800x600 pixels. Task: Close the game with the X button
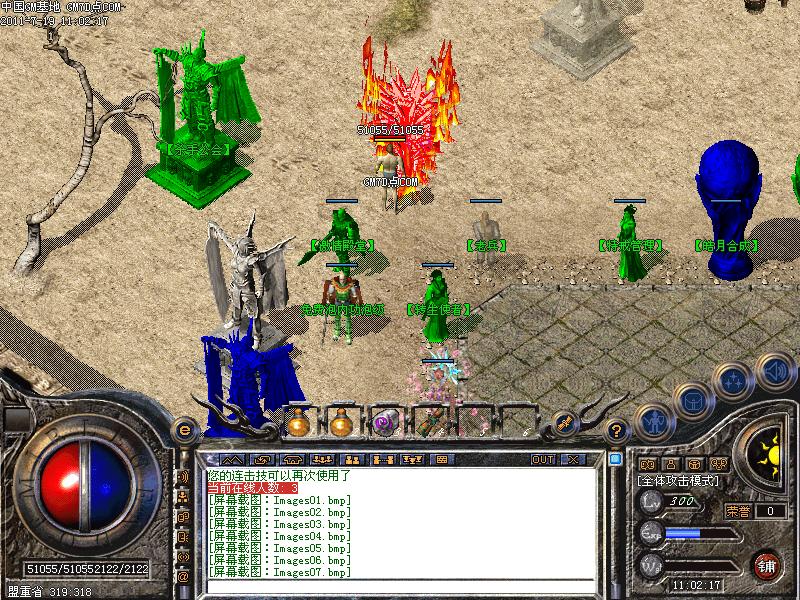click(573, 459)
